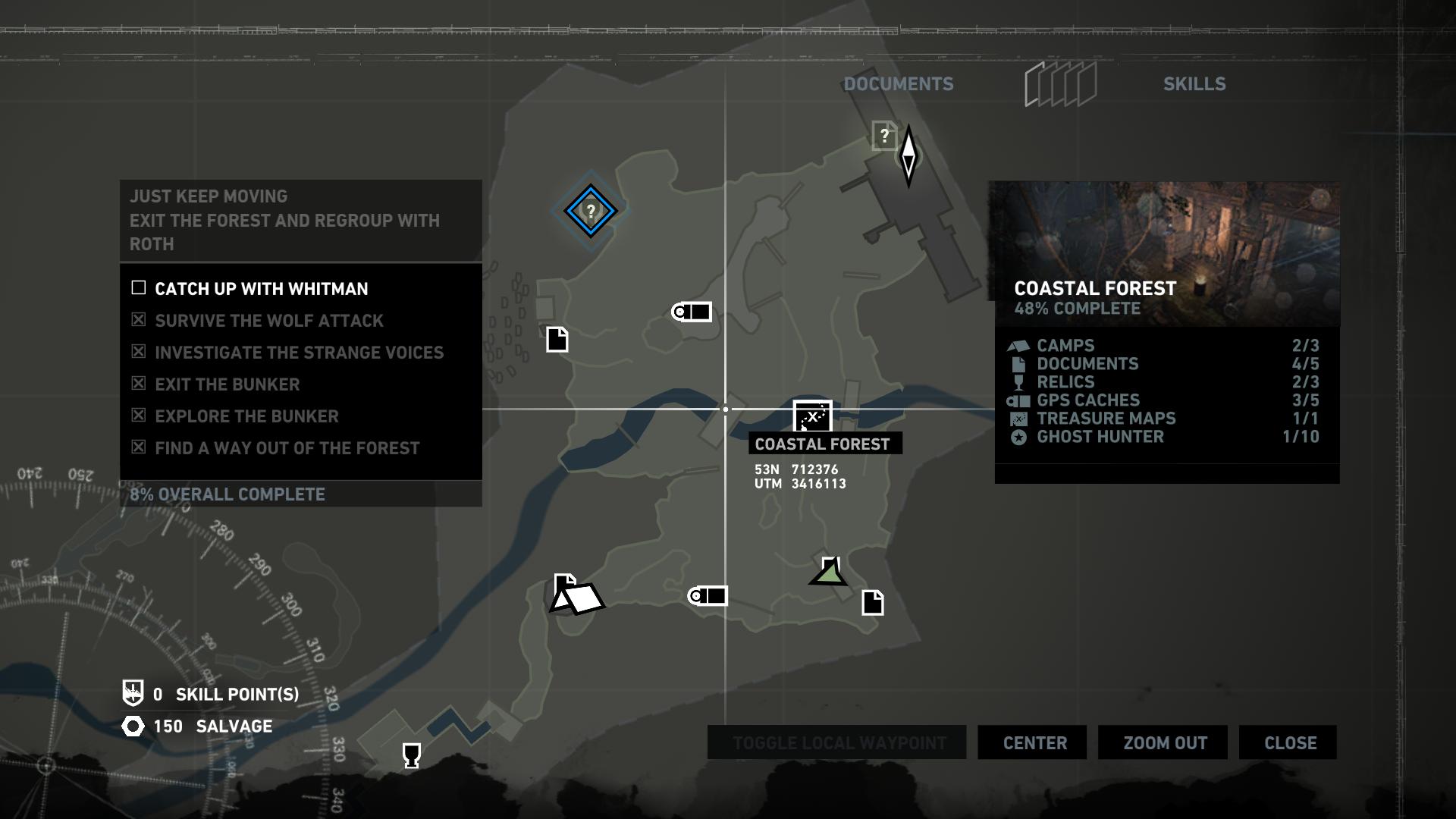The width and height of the screenshot is (1456, 819).
Task: Zoom out the map view
Action: 1165,743
